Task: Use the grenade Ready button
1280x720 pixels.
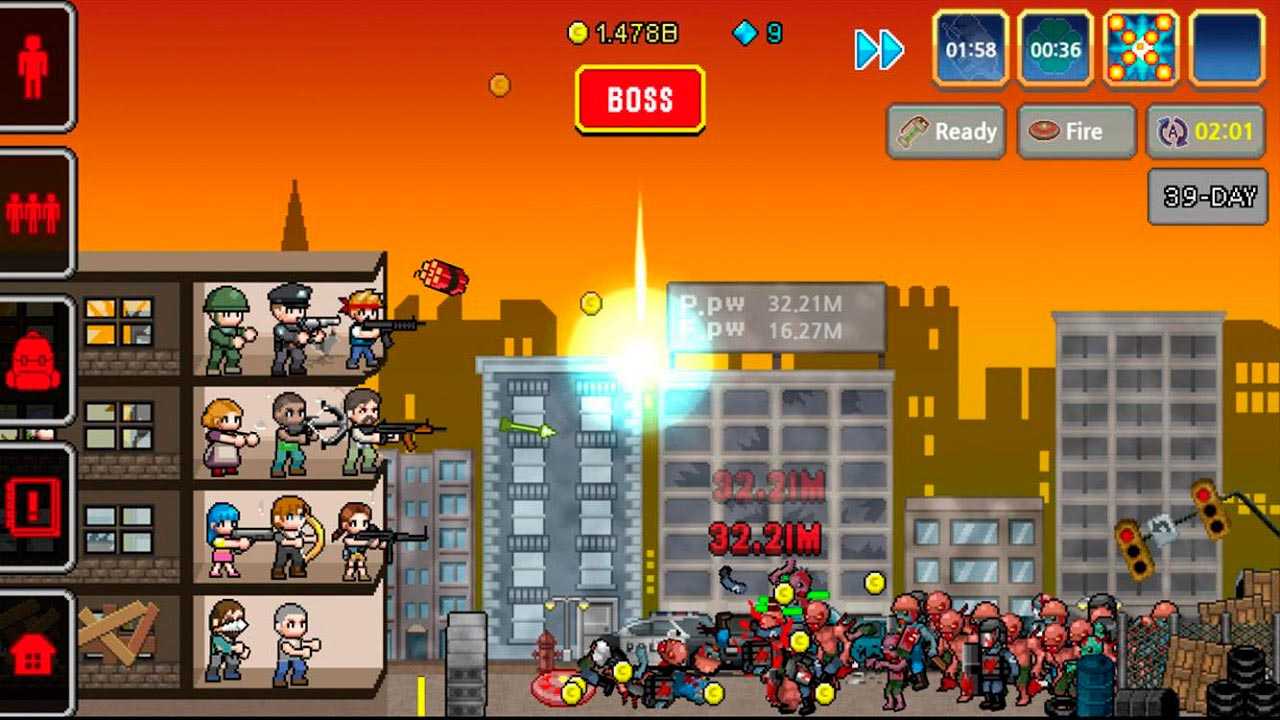Action: [x=947, y=131]
